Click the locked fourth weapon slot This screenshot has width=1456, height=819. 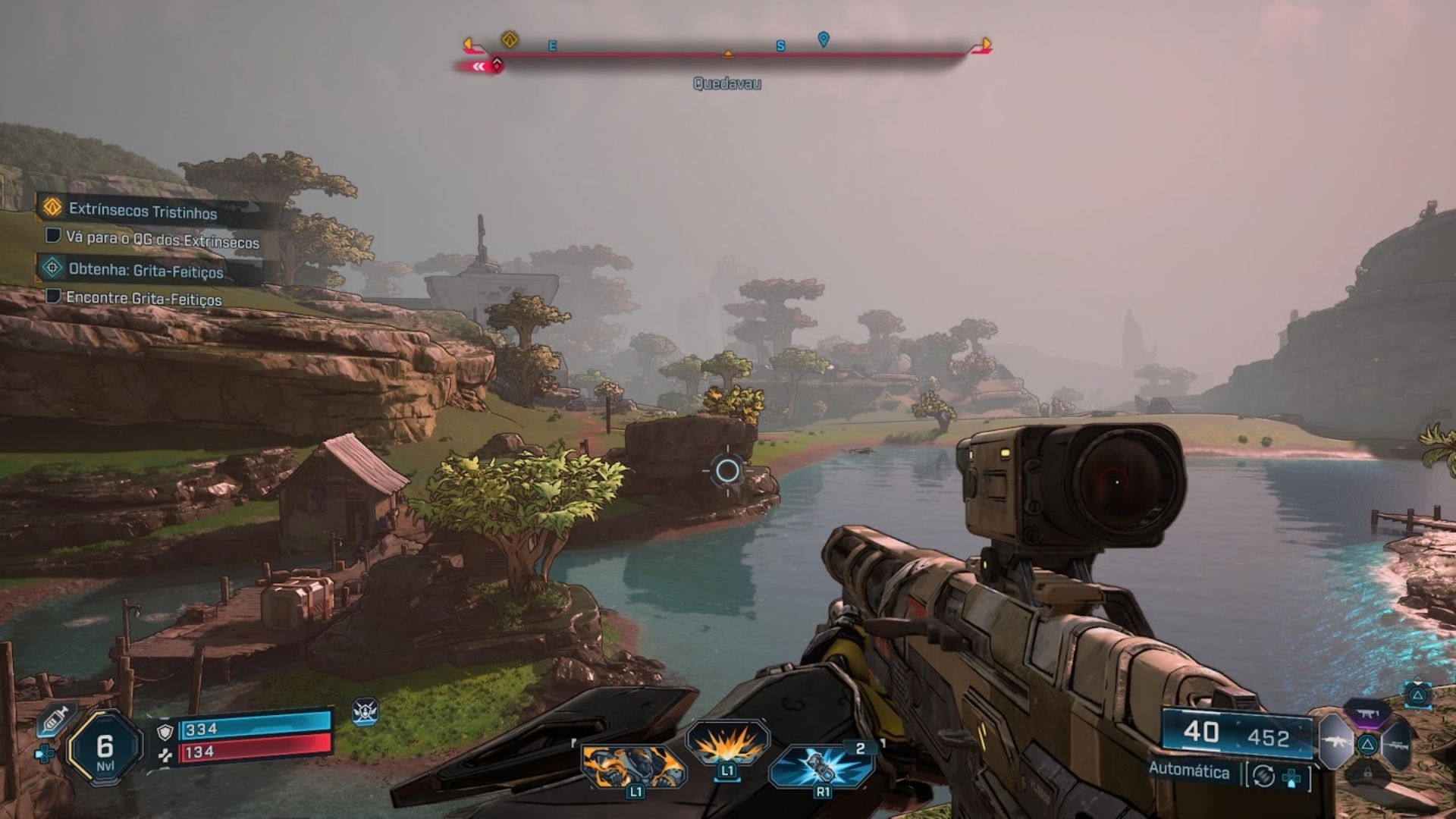point(1367,773)
